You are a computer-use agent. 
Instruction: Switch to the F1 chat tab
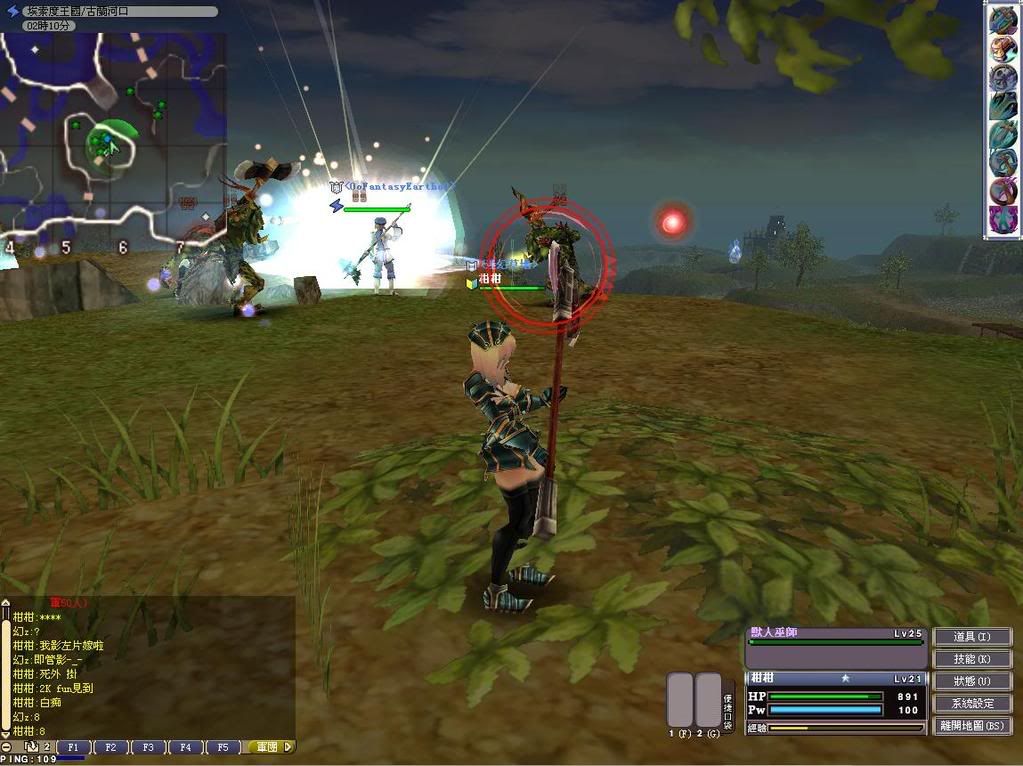(x=72, y=747)
